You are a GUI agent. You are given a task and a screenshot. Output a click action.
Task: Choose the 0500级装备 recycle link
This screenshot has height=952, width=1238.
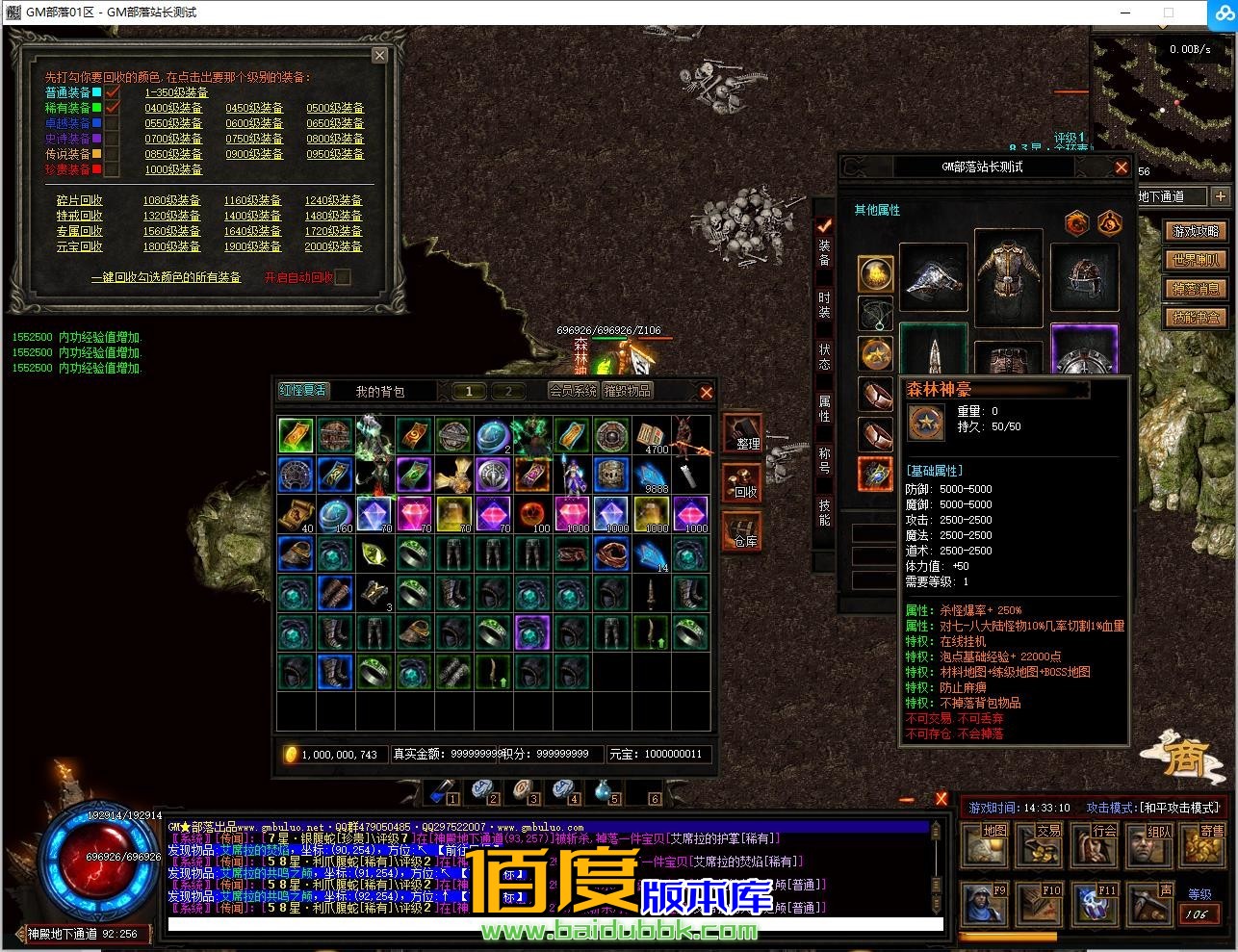(335, 108)
